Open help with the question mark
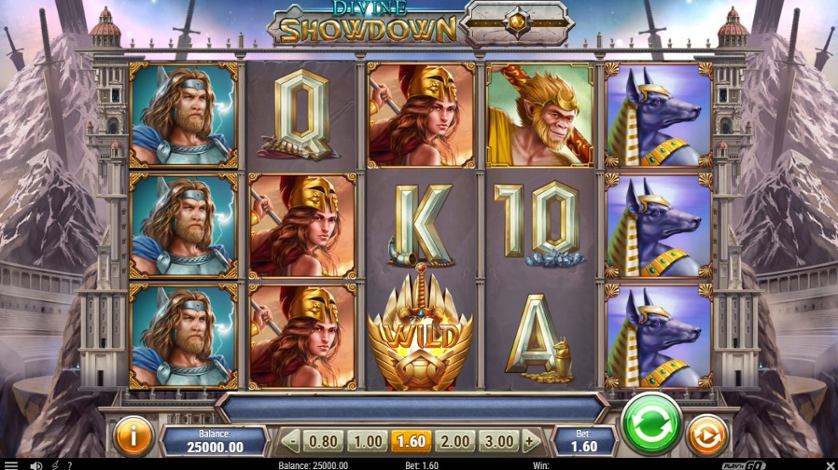Screen dimensions: 838x470 [x=69, y=465]
